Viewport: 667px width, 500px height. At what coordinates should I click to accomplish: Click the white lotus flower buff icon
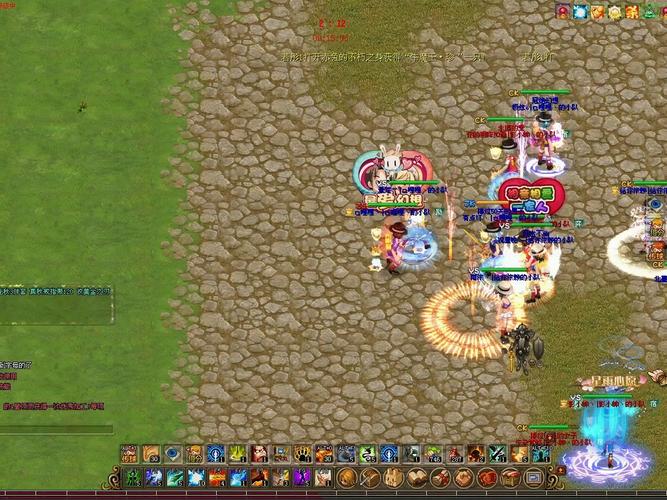click(x=615, y=12)
